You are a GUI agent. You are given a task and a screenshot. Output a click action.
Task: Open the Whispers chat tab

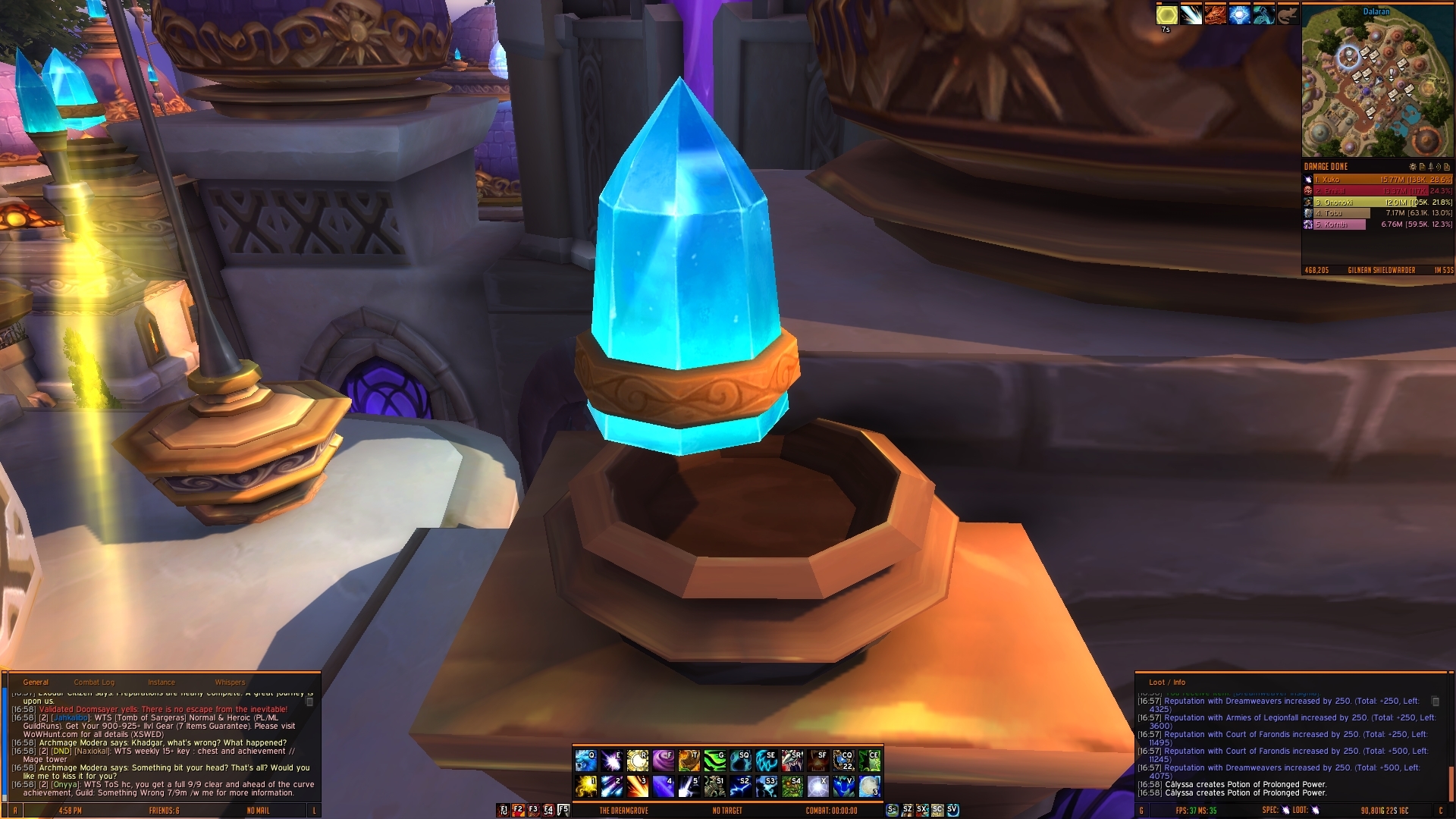(230, 682)
